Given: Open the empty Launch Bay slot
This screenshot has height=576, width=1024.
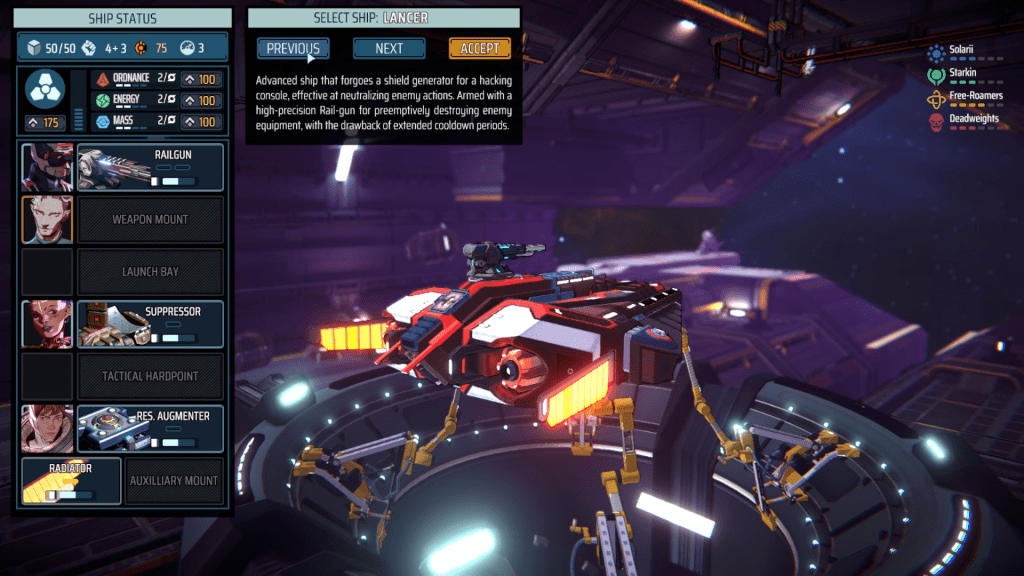Looking at the screenshot, I should [150, 271].
